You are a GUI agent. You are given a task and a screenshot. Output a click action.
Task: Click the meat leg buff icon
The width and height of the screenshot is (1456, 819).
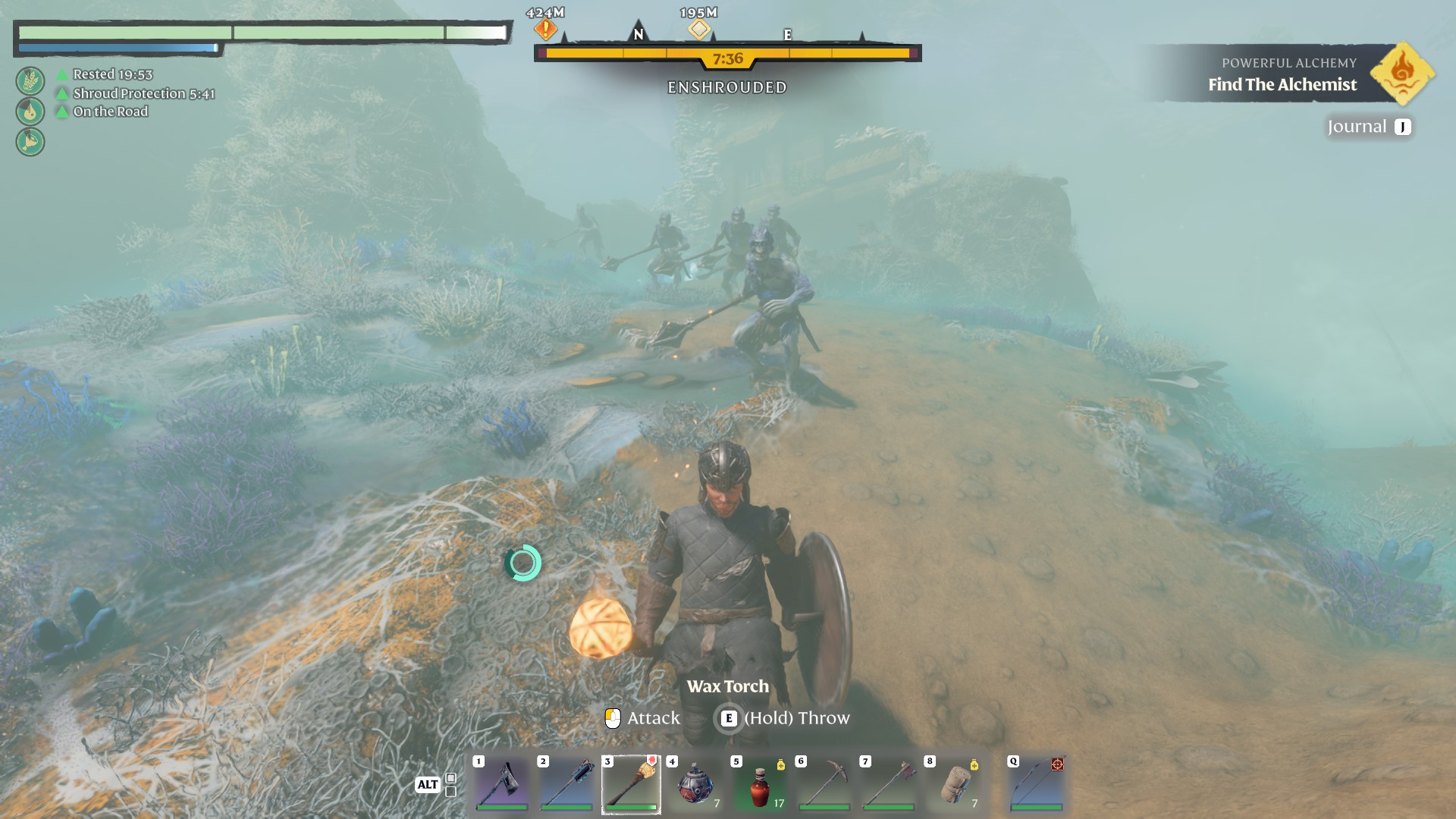29,140
